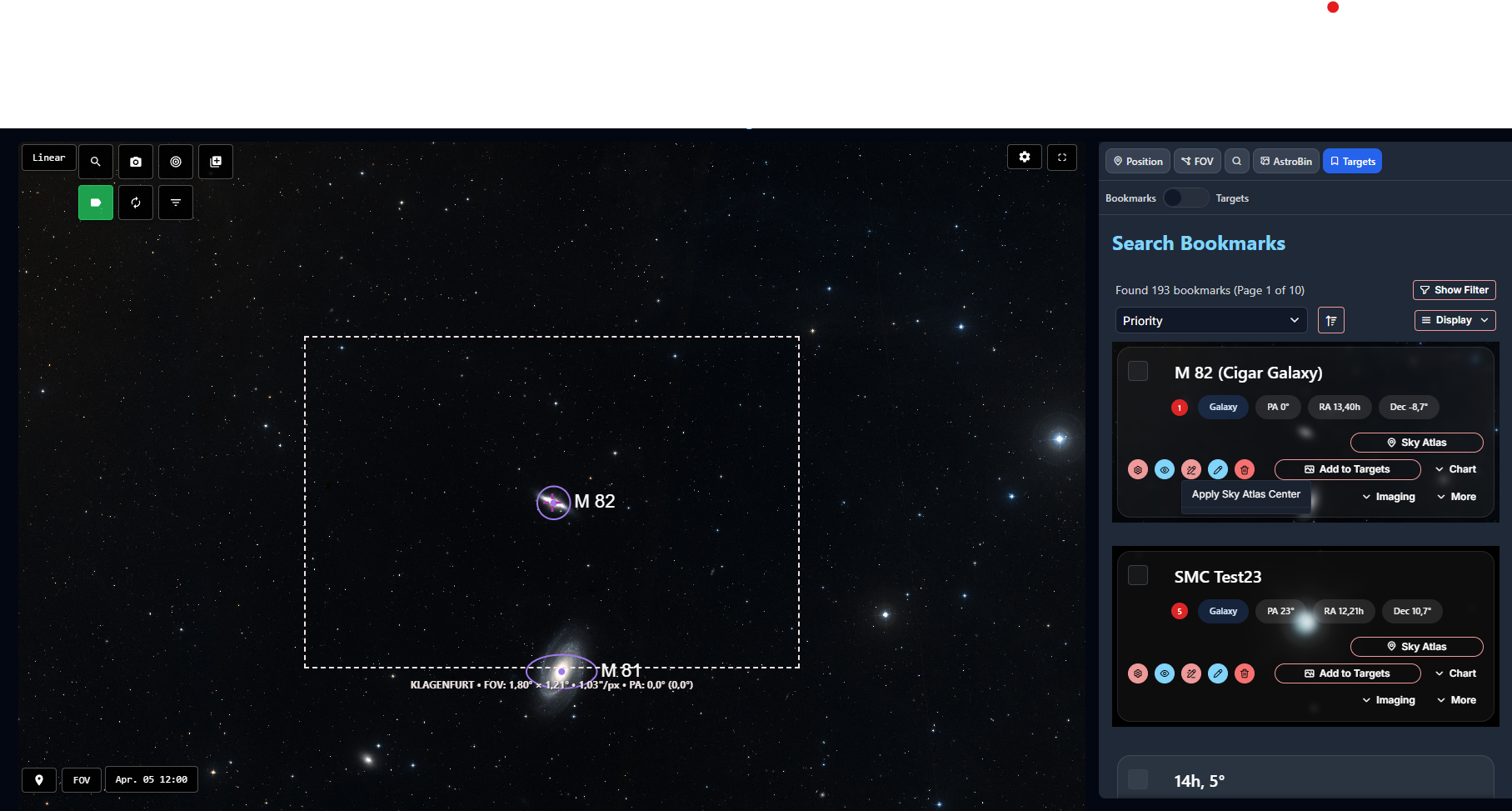Check the checkbox on the SMC Test23 card
Screen dimensions: 1512x811
(x=1138, y=575)
